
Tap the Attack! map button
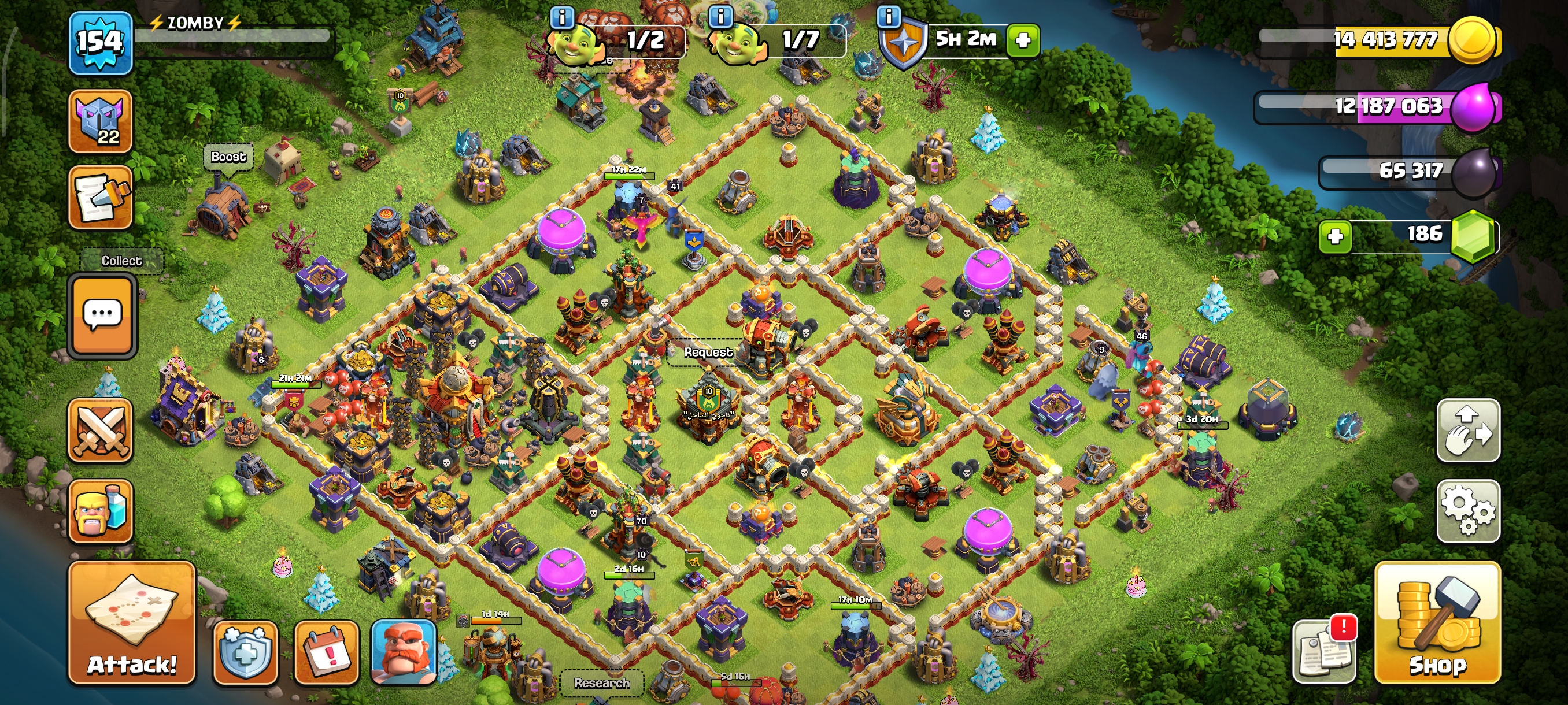131,624
